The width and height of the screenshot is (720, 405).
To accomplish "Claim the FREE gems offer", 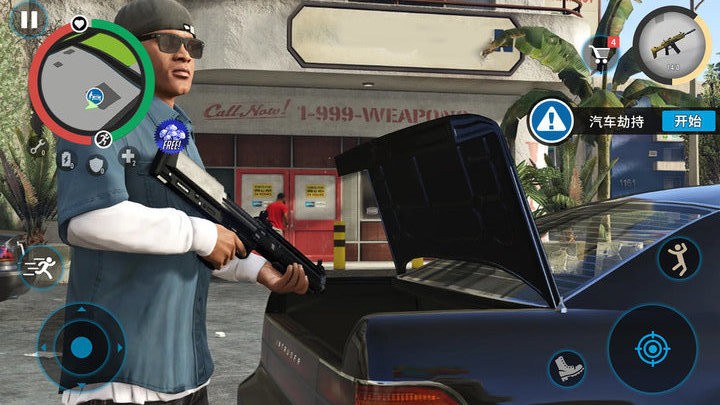I will (173, 135).
